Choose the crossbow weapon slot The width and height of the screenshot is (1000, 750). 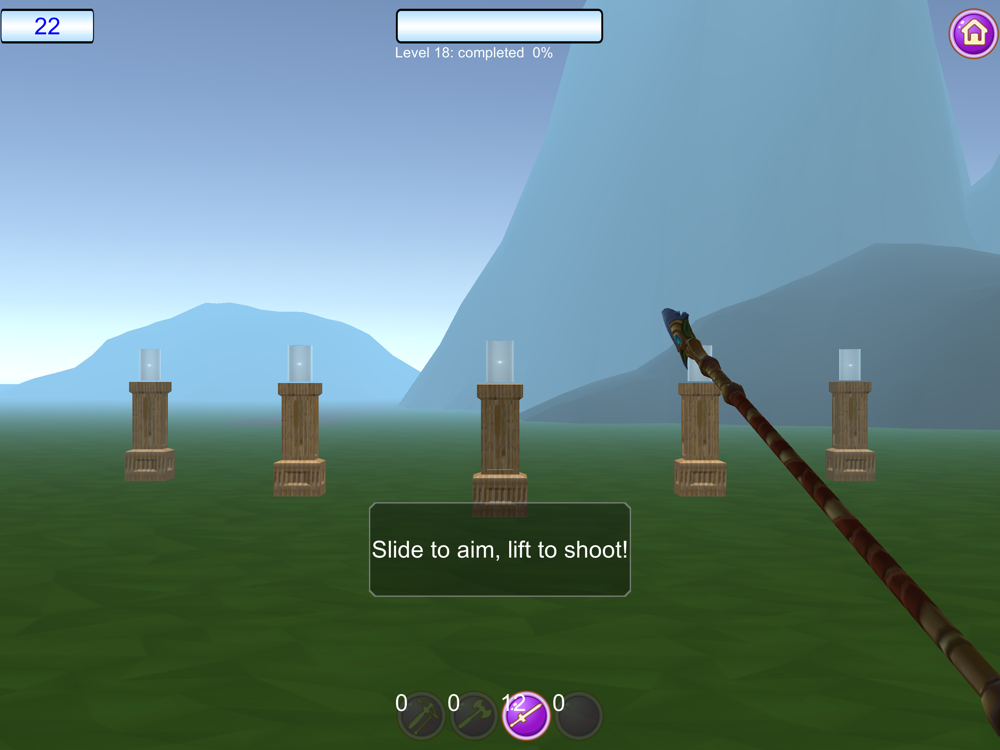coord(422,716)
